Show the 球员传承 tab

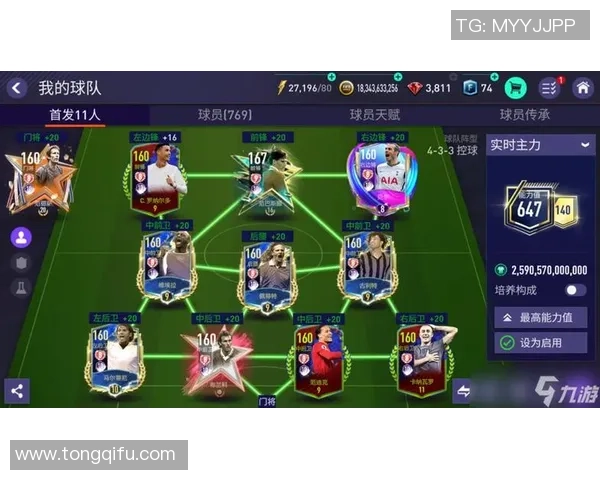(525, 115)
